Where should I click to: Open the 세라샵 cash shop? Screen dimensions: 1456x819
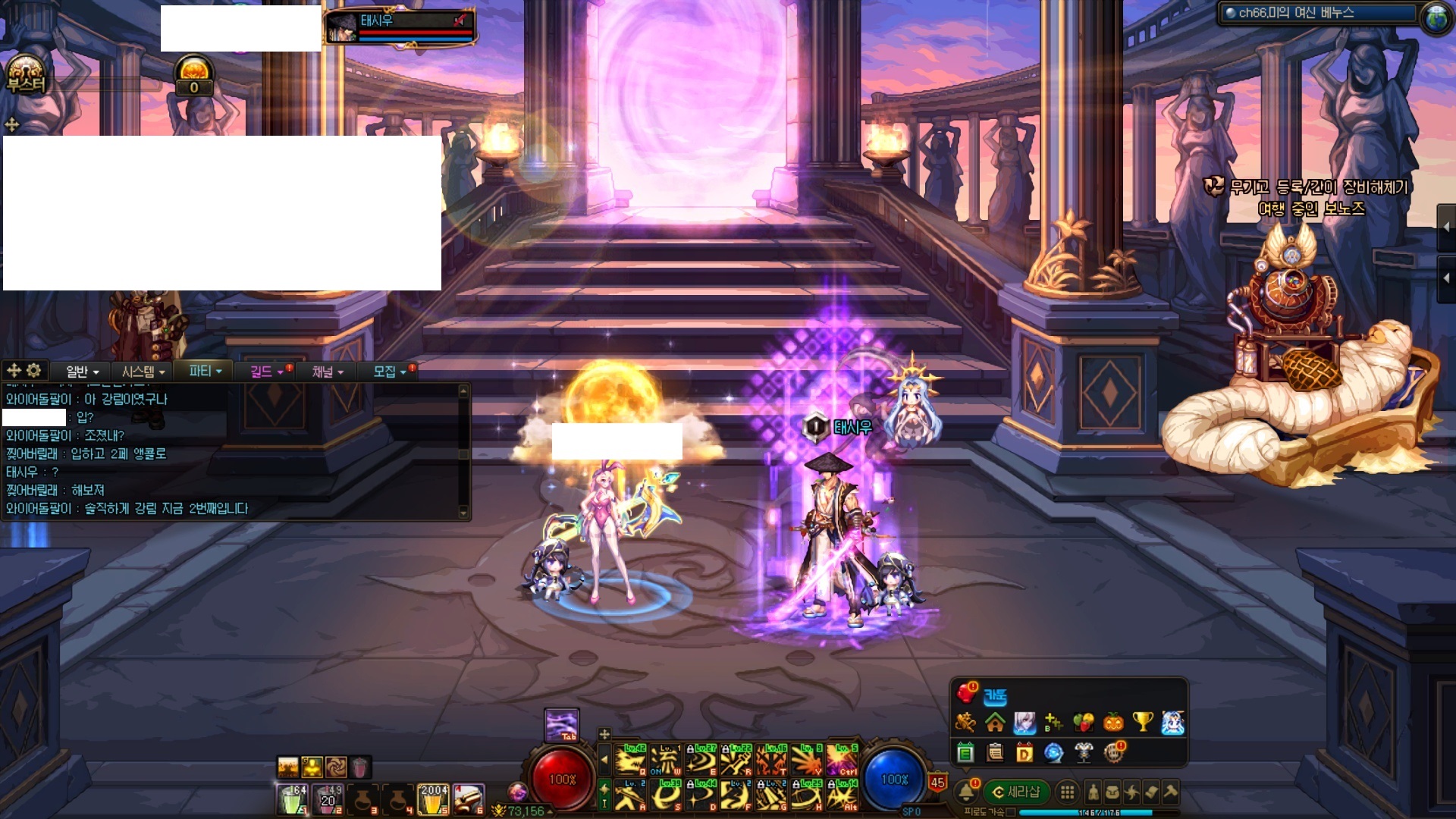pyautogui.click(x=1016, y=792)
